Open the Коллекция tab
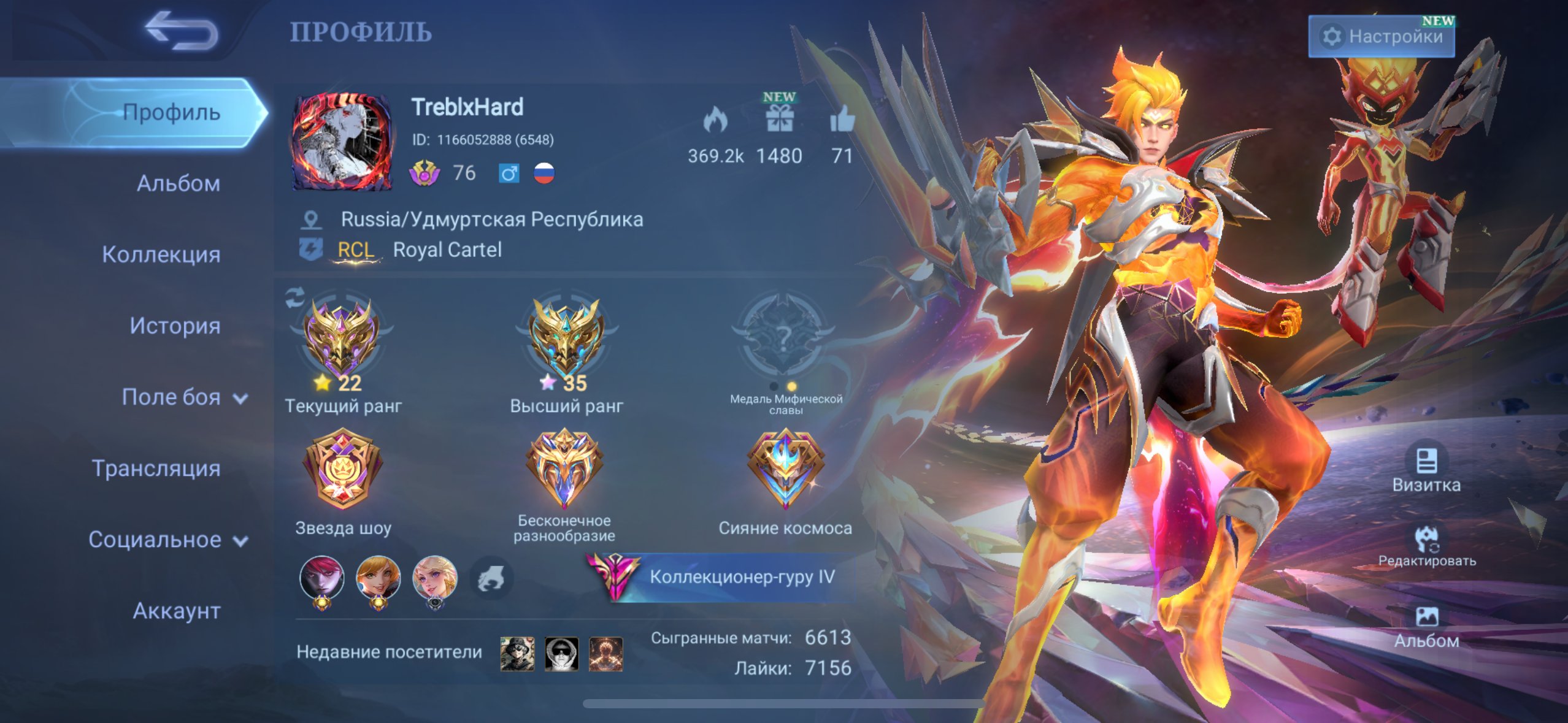The height and width of the screenshot is (723, 1568). [161, 254]
